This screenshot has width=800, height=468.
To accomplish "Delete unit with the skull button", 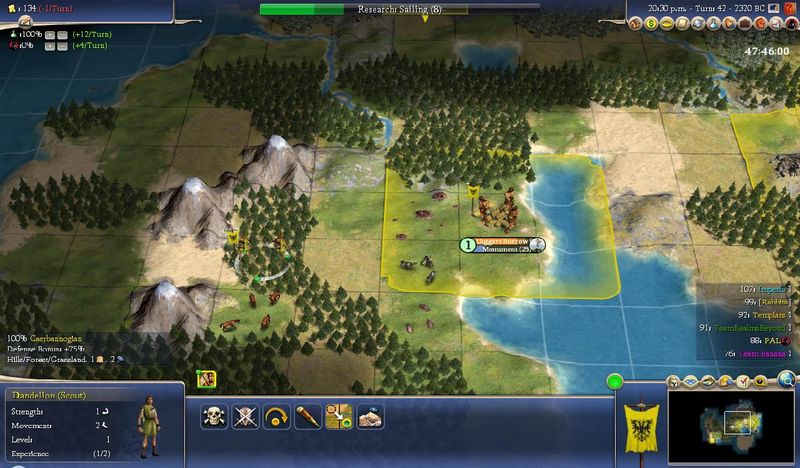I will 214,416.
